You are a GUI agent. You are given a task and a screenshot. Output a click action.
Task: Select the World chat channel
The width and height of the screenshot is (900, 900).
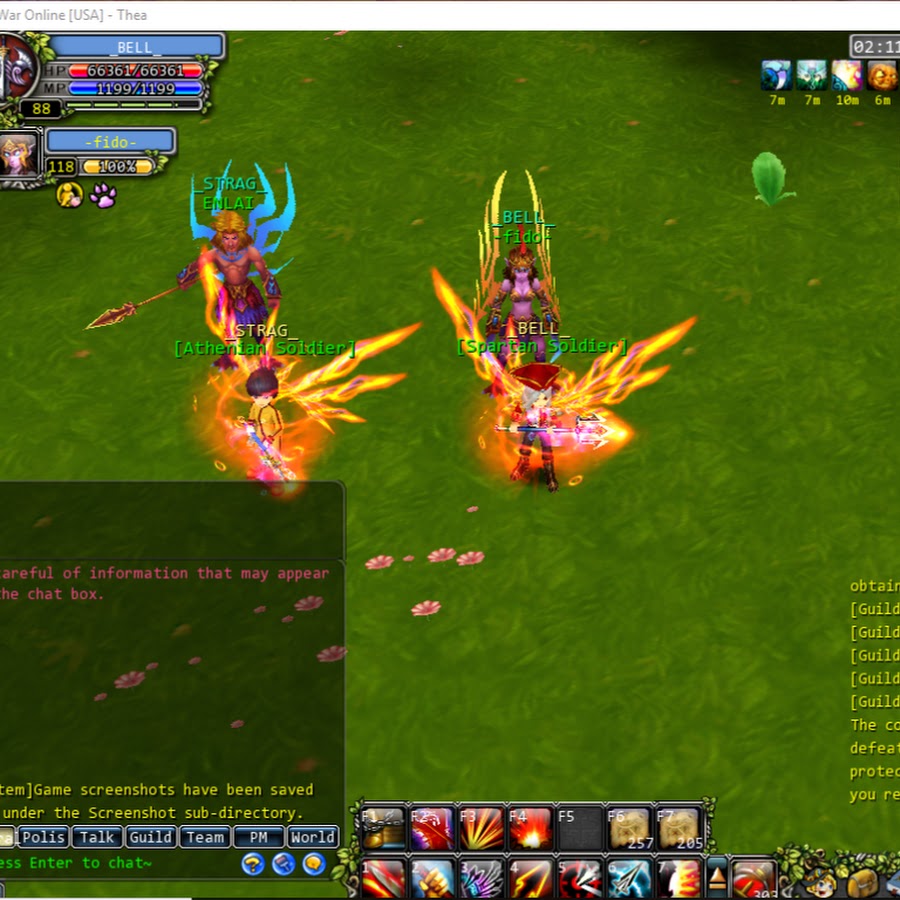click(x=313, y=837)
